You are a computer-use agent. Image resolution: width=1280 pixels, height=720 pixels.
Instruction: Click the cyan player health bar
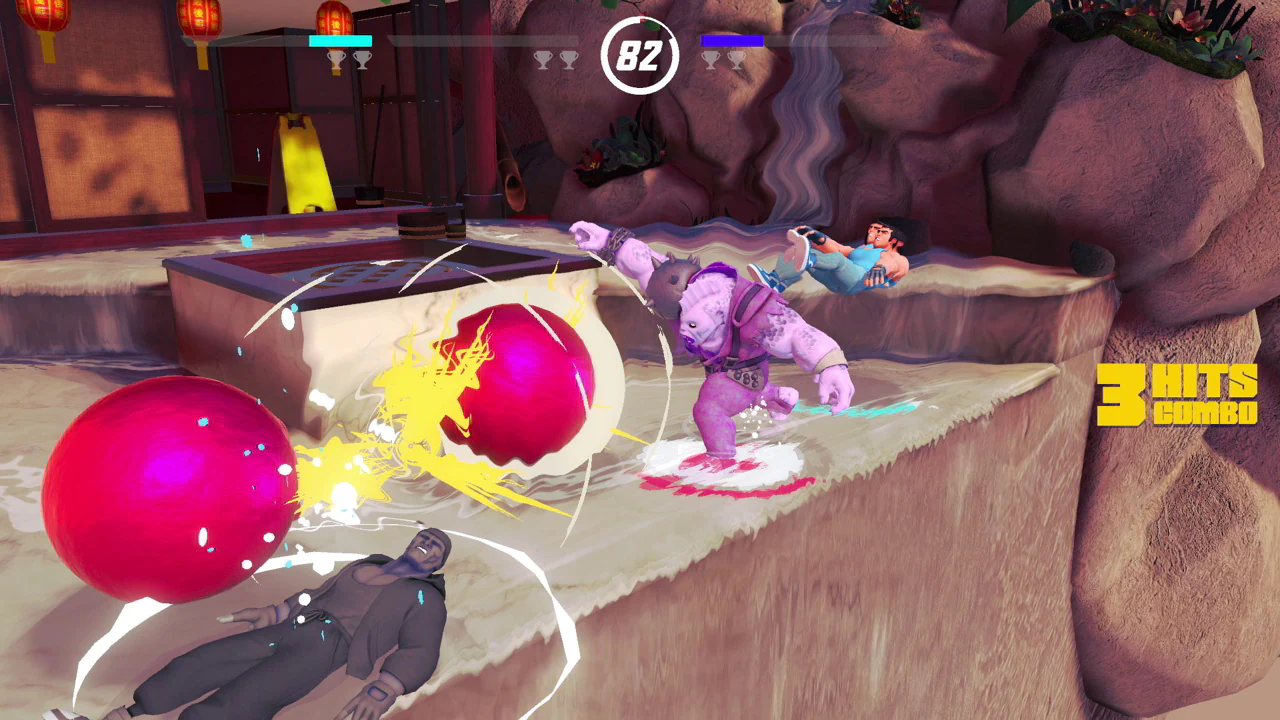(x=340, y=41)
